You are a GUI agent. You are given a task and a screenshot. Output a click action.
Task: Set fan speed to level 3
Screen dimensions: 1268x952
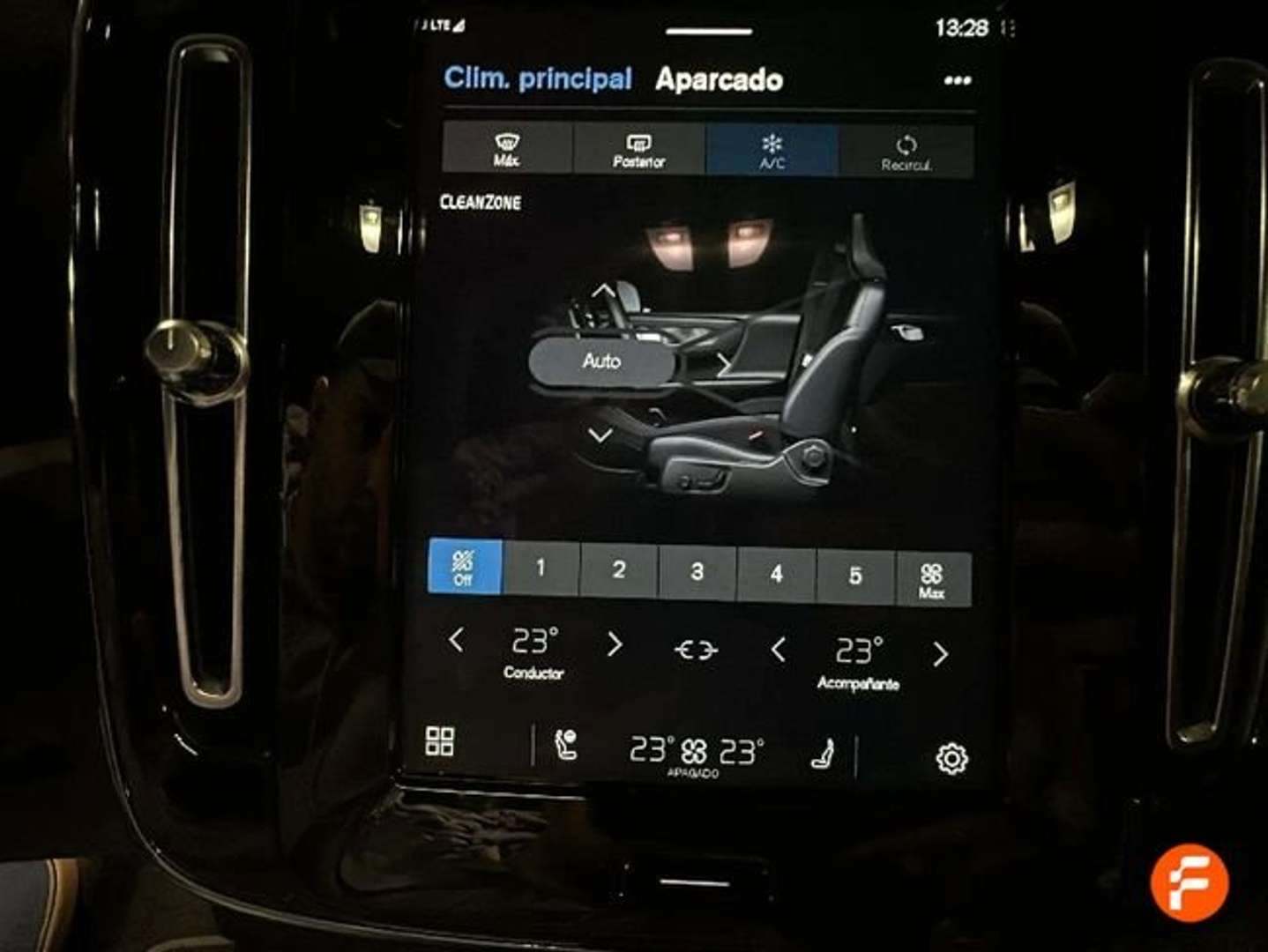(x=697, y=569)
